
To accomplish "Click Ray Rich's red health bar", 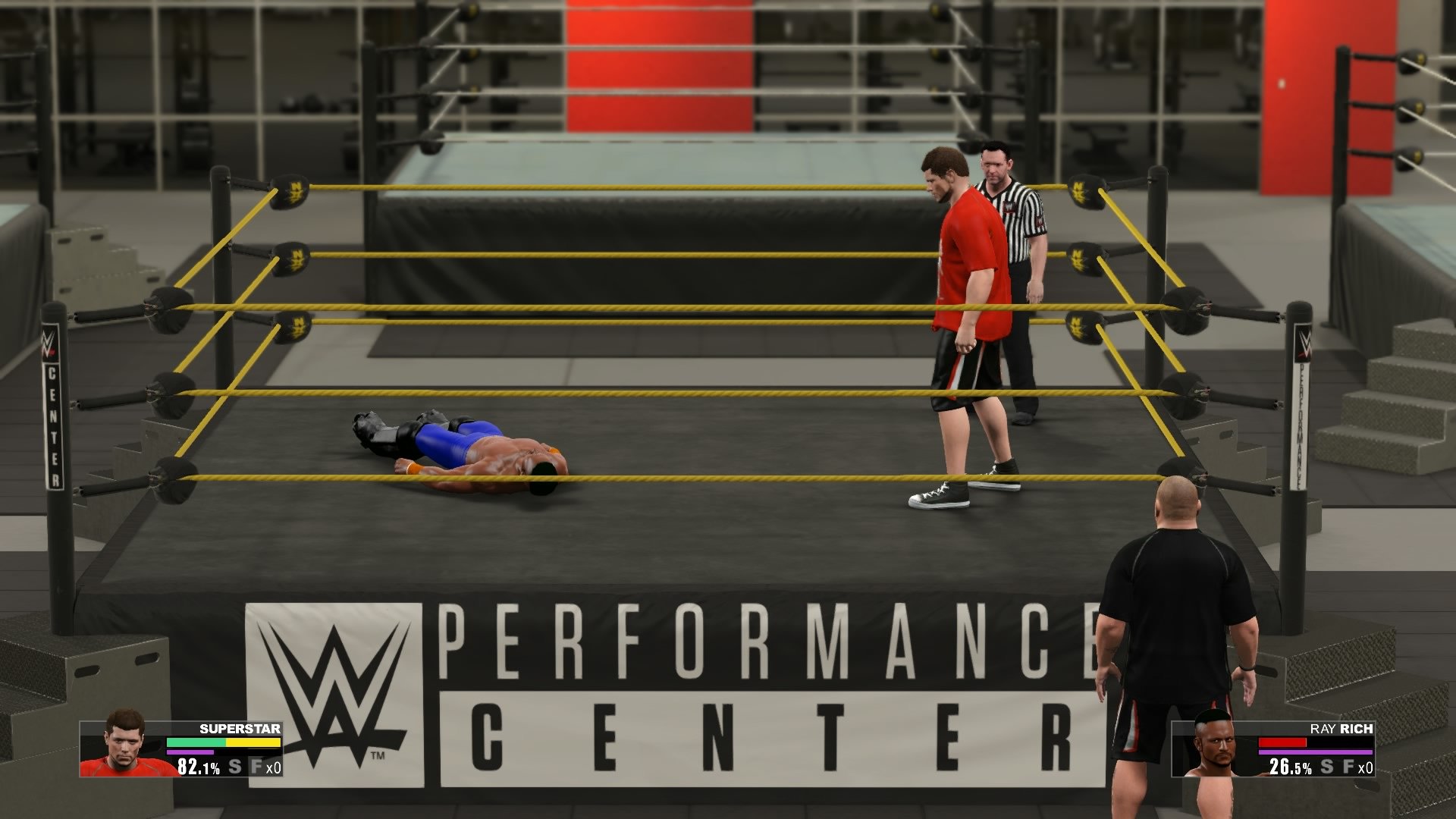I will tap(1282, 742).
